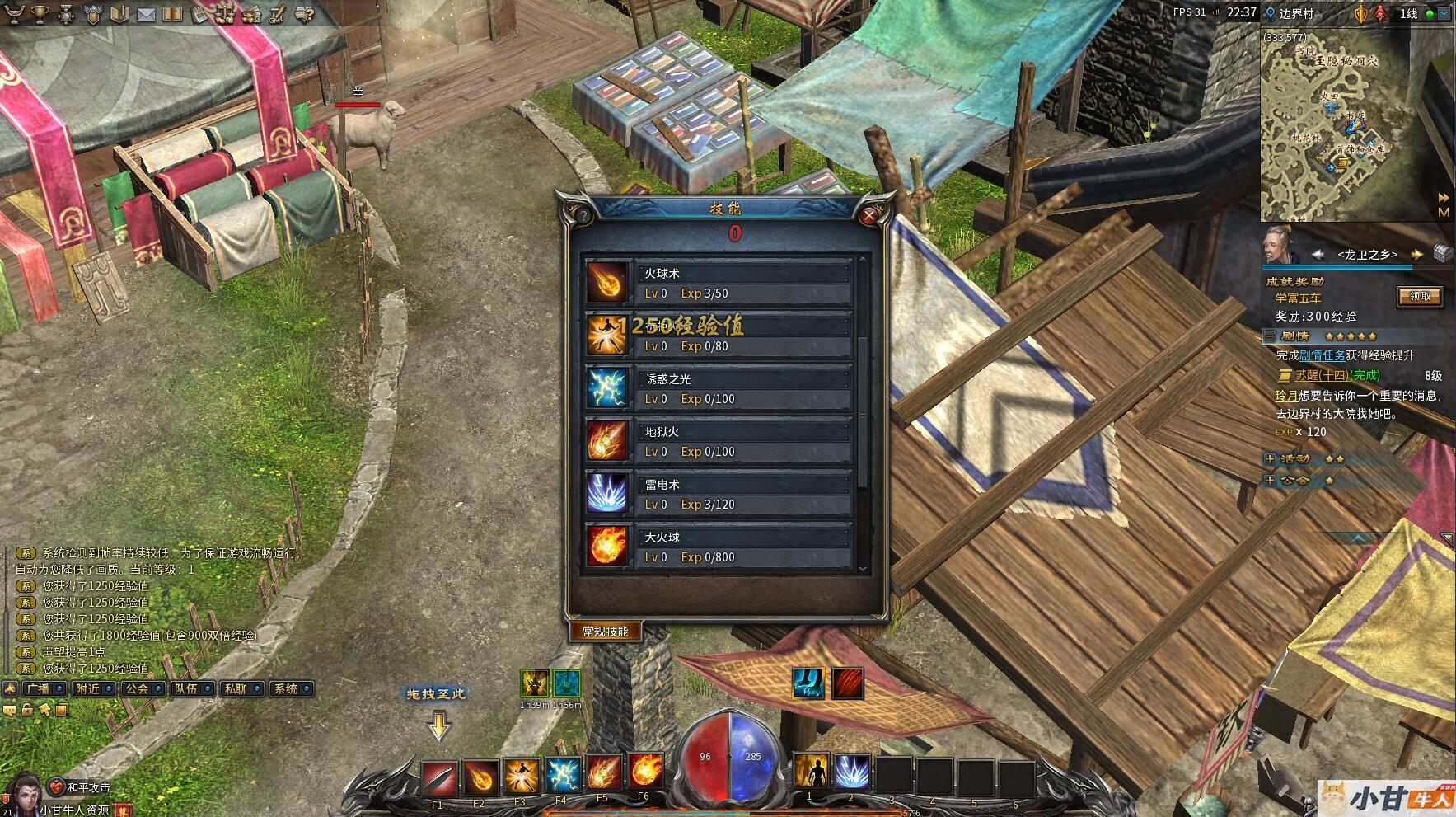Open the skills window help button
Screen dimensions: 1456x817
click(583, 216)
